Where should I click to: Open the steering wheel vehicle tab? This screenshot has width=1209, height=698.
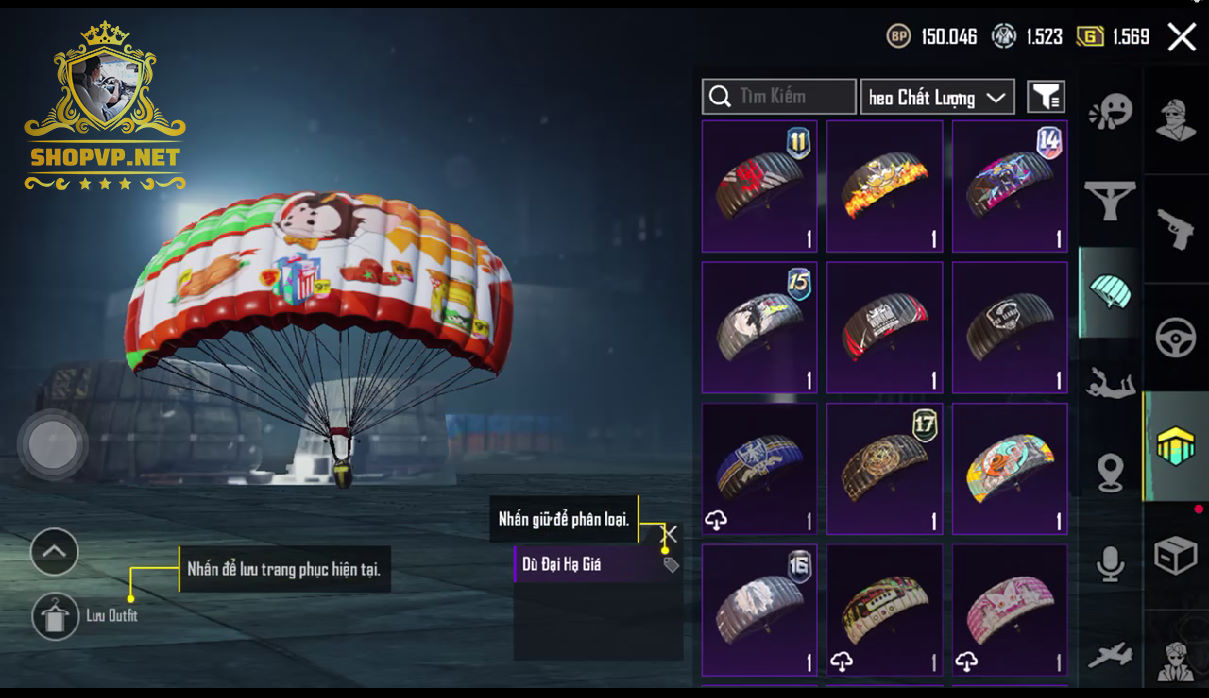(x=1175, y=338)
